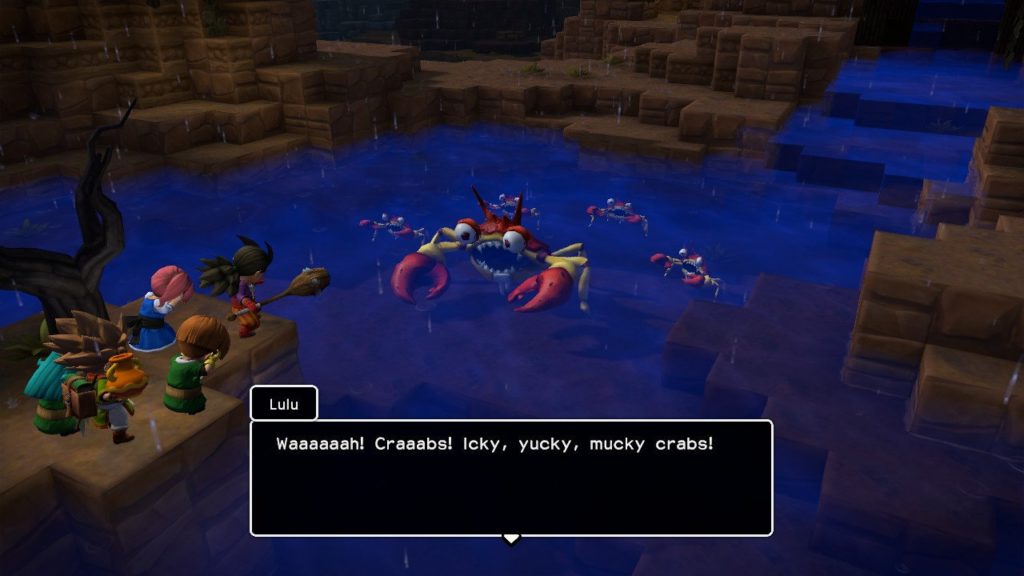Click Lulu's crab dialogue text box

[511, 477]
